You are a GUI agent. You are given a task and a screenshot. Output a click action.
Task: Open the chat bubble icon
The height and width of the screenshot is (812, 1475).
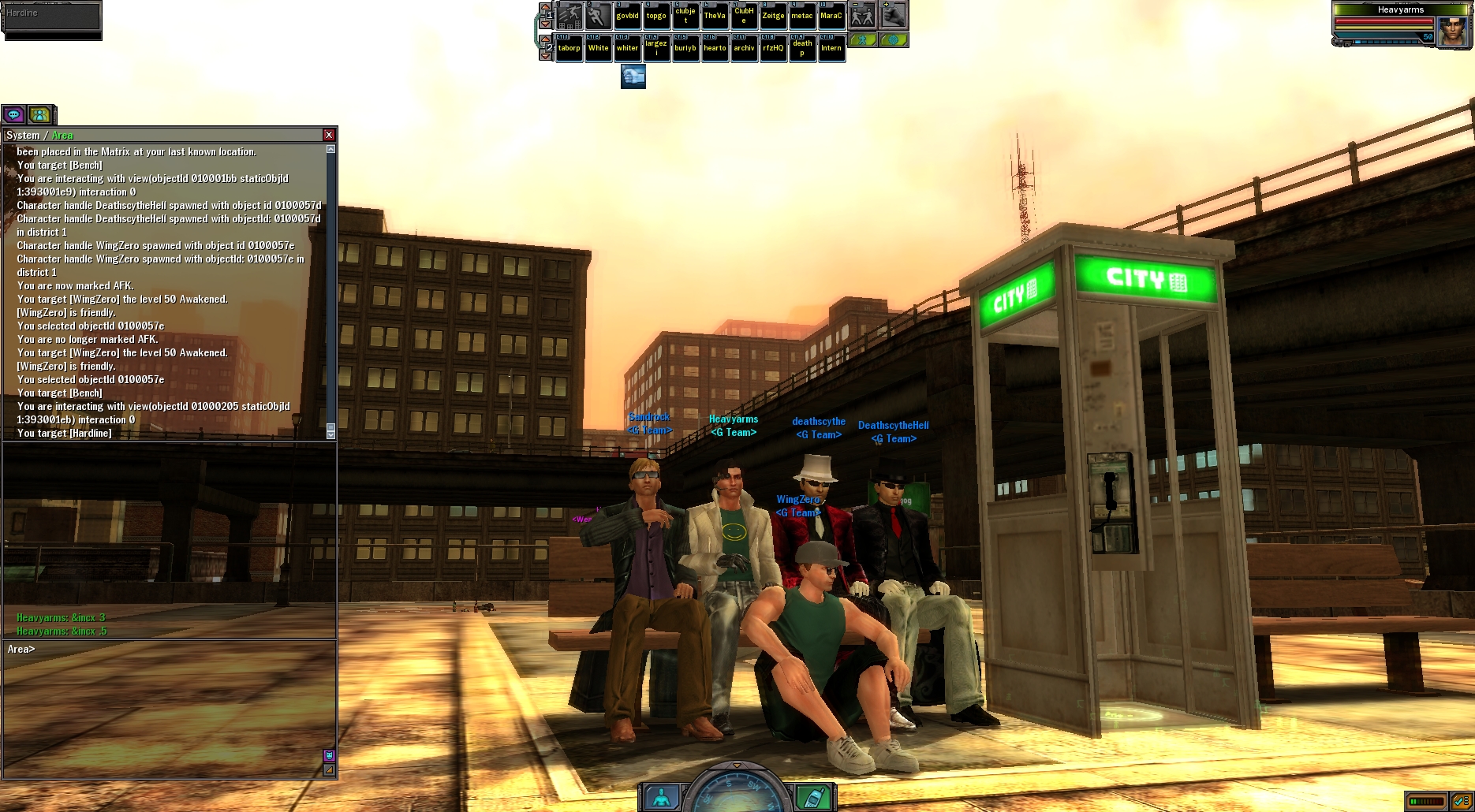(x=13, y=115)
